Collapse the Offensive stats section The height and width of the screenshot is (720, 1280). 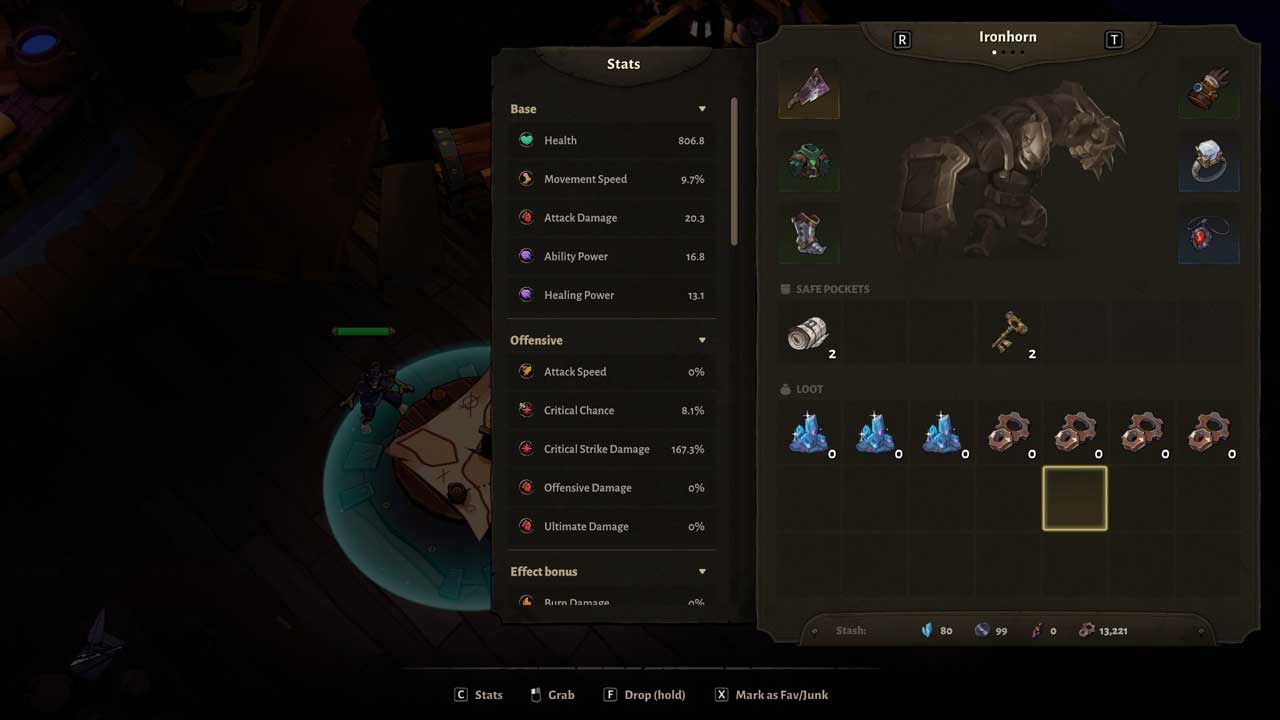coord(702,340)
